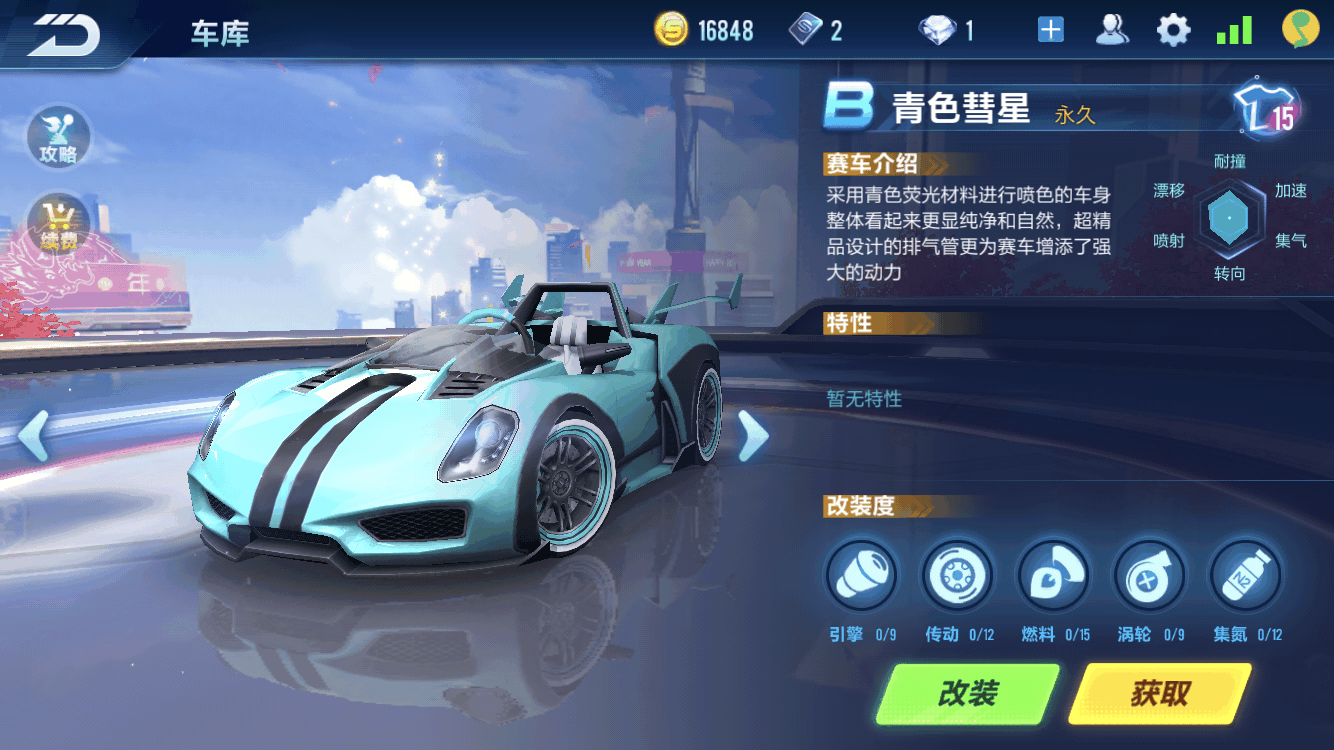Go back using the top-left arrow logo
Viewport: 1334px width, 750px height.
point(64,34)
